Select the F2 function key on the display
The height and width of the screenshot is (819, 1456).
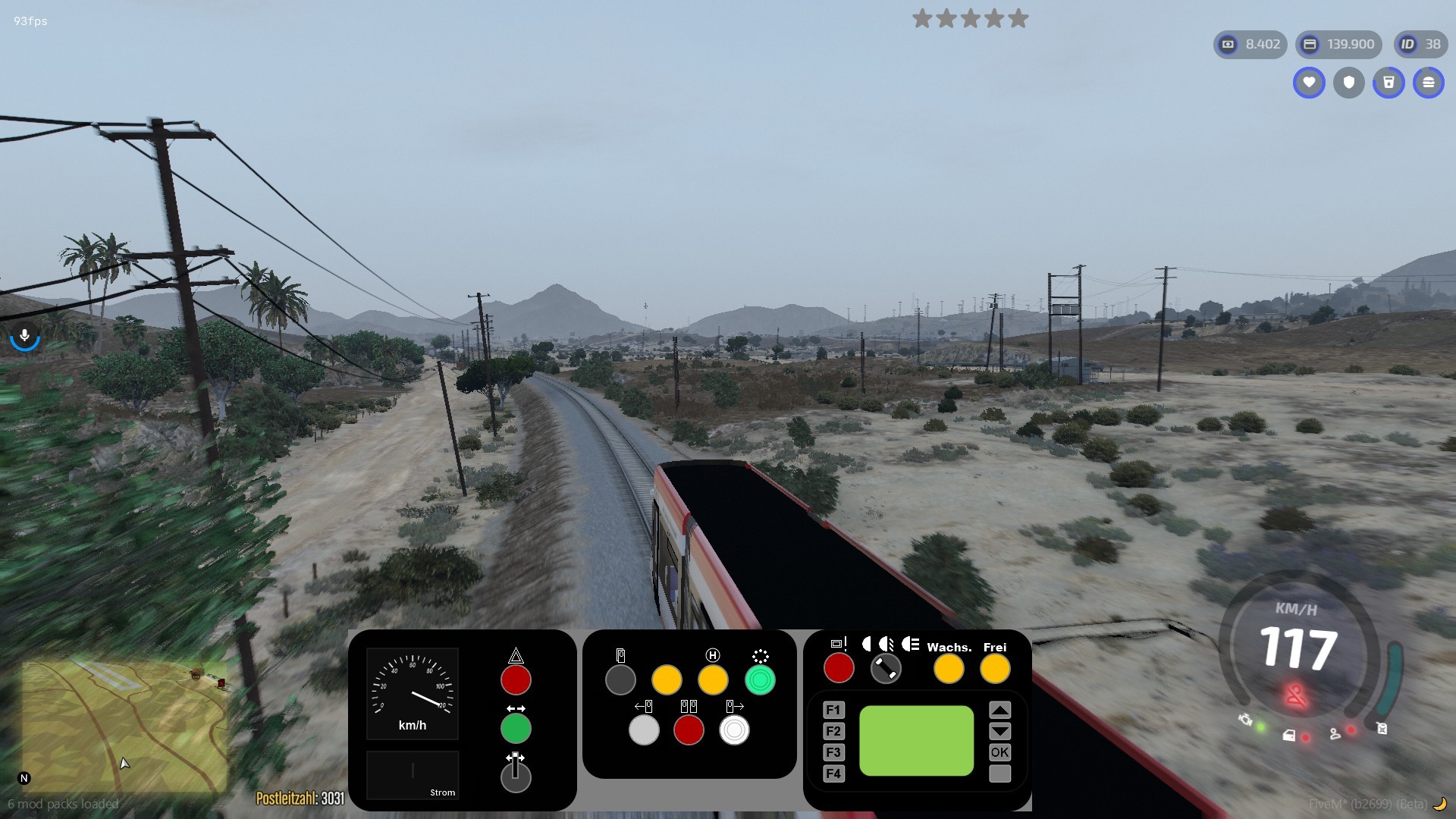point(833,731)
